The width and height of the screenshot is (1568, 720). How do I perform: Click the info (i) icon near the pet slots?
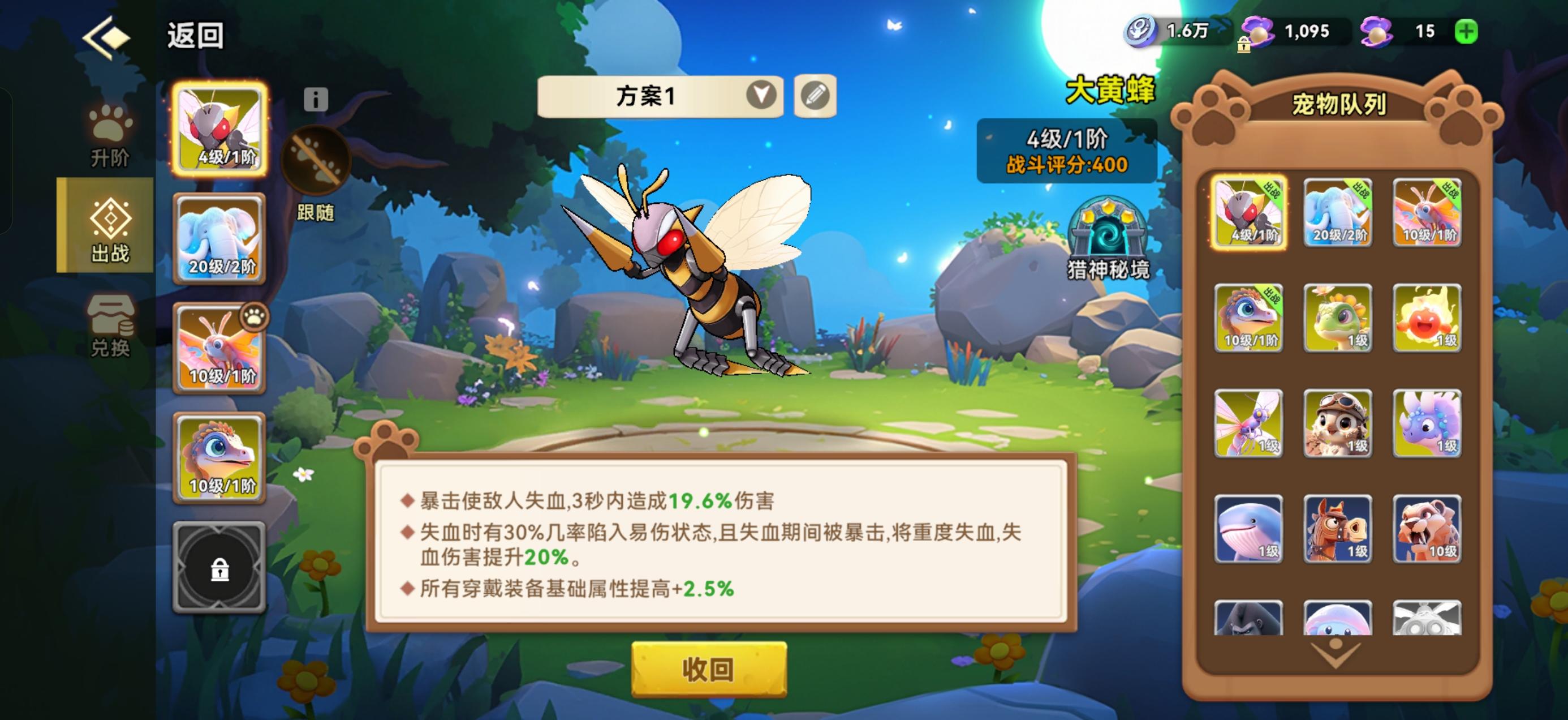[x=315, y=99]
